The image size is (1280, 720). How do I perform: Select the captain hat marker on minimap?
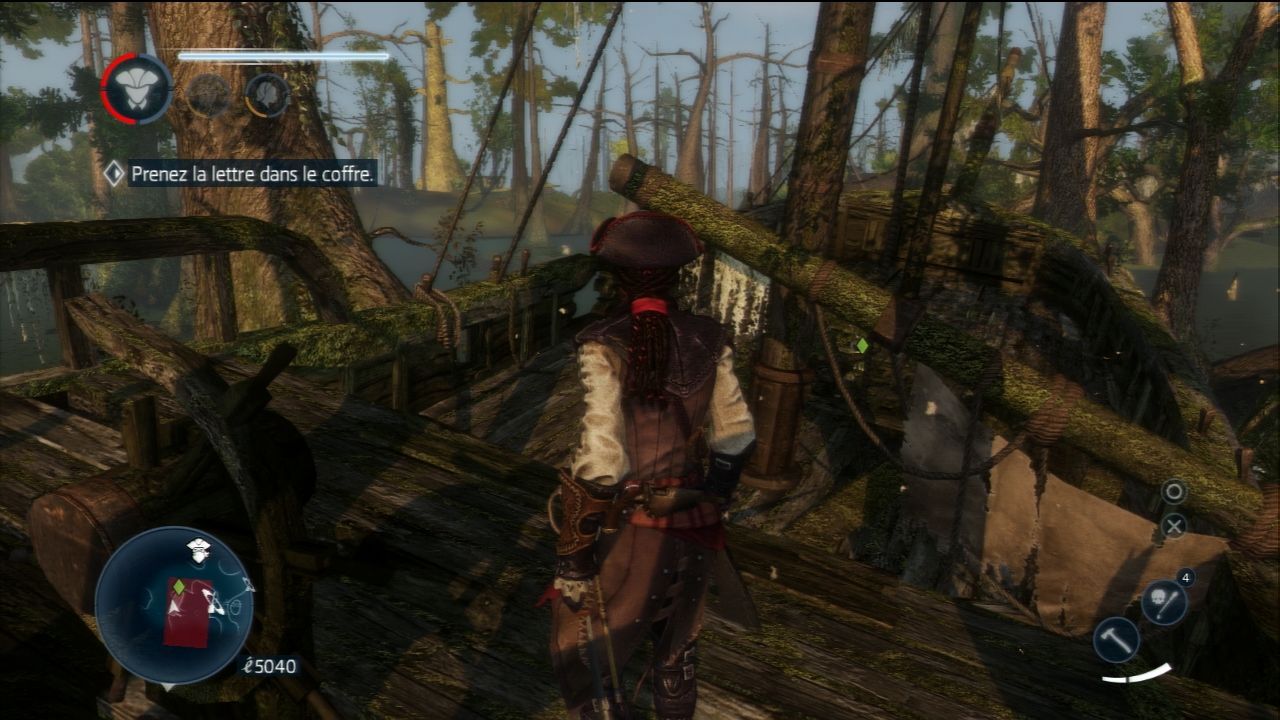coord(198,547)
